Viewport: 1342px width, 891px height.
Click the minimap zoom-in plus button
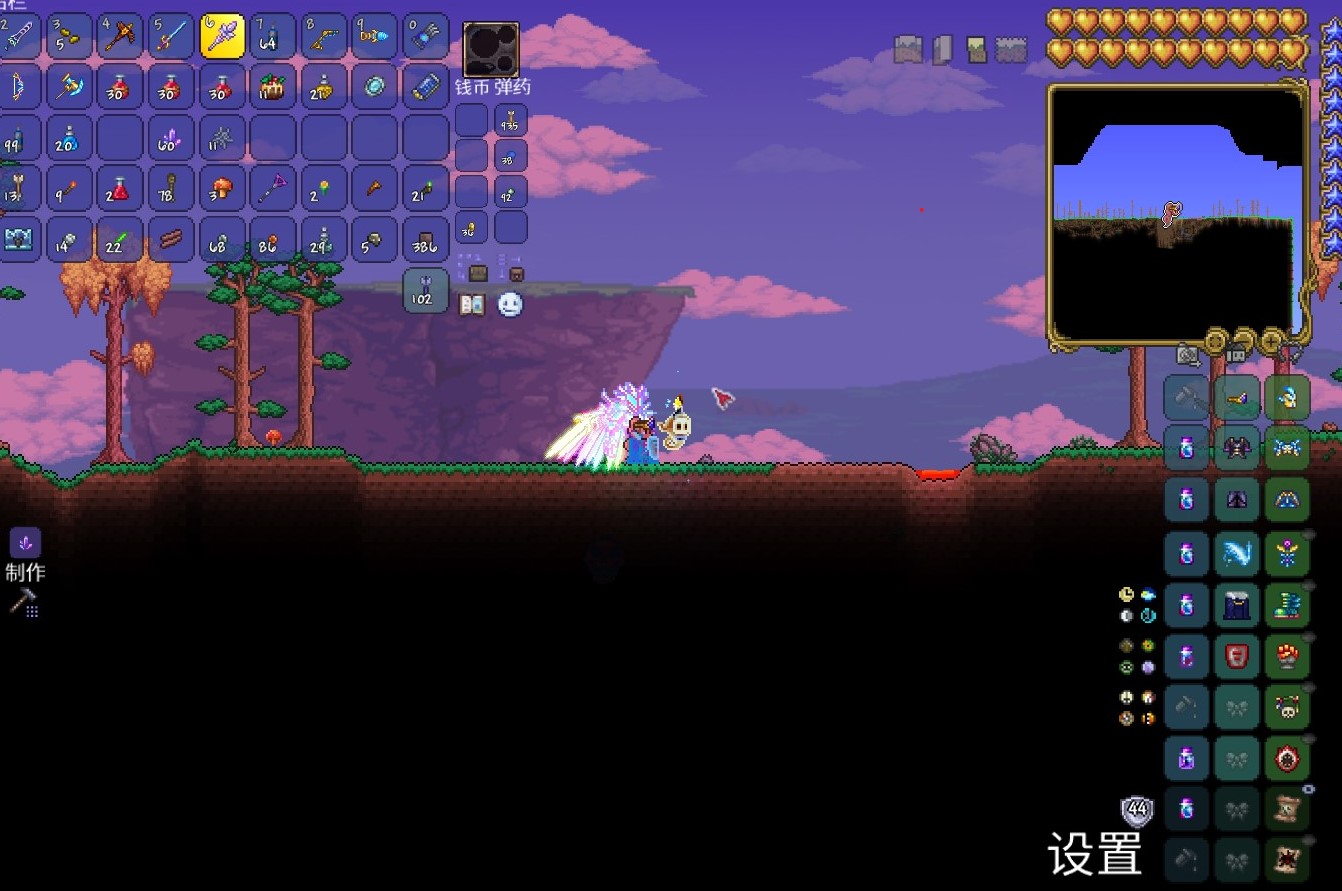[x=1273, y=339]
